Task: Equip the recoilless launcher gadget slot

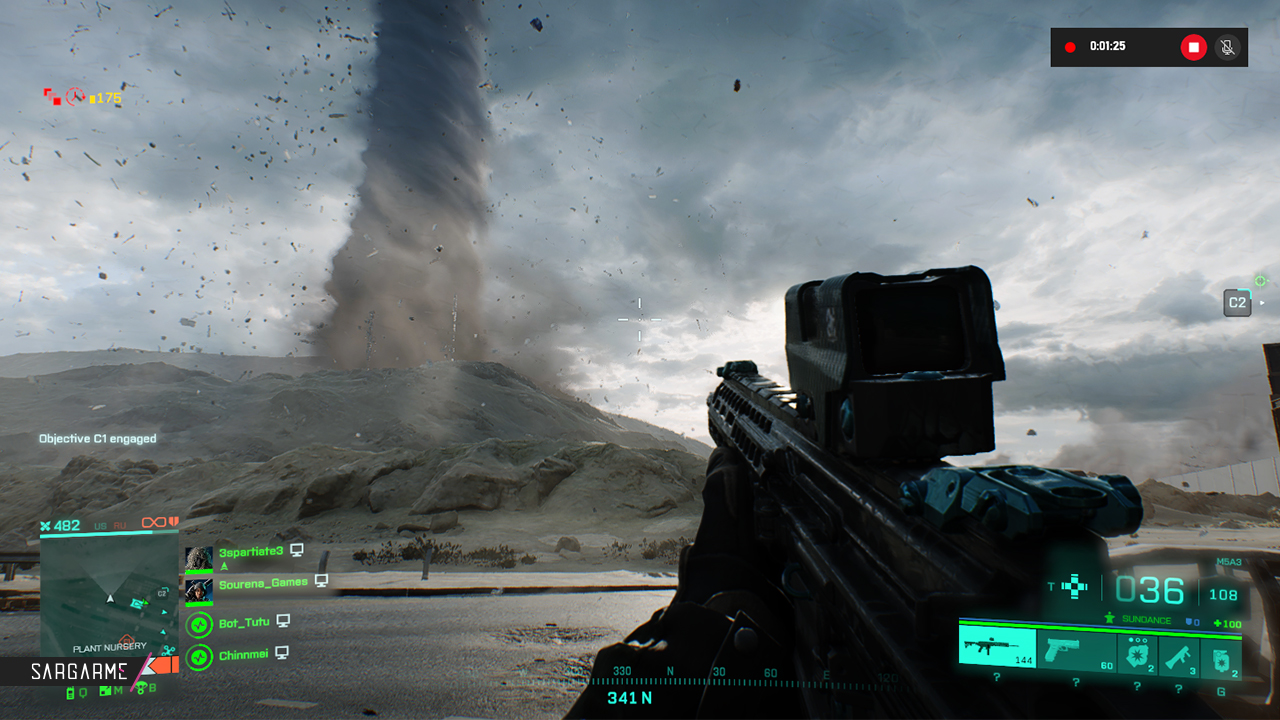Action: pos(1179,654)
